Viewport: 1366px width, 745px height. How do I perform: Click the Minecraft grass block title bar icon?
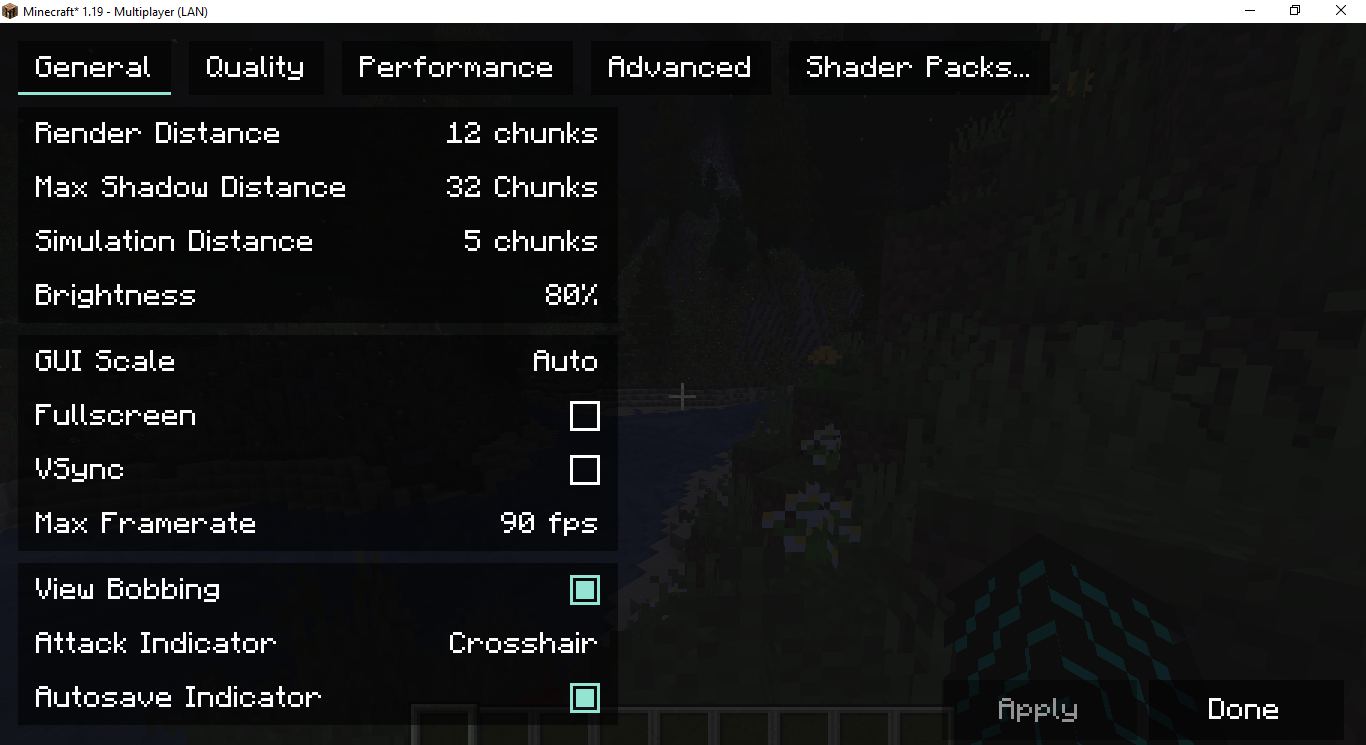click(x=11, y=11)
